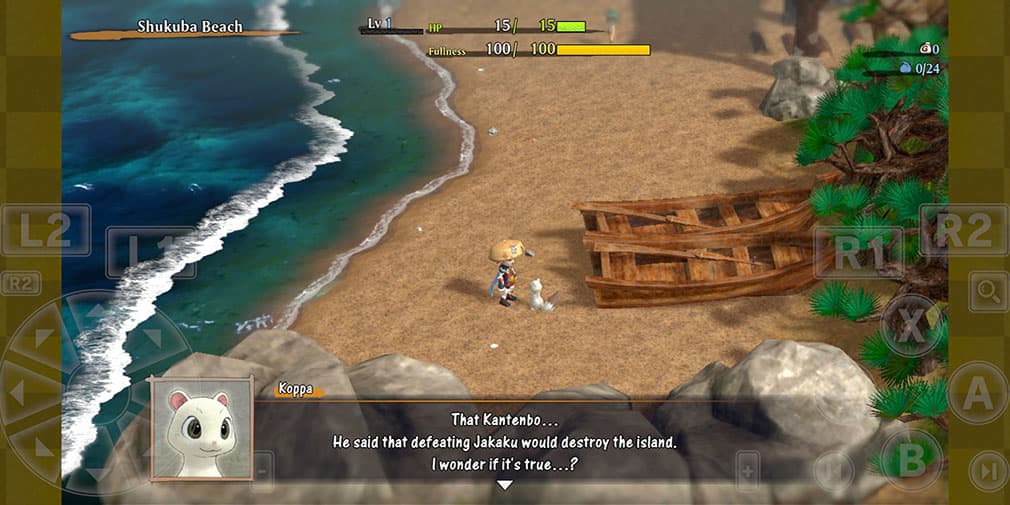Tap the L2 shoulder touch button
Image resolution: width=1010 pixels, height=505 pixels.
pyautogui.click(x=45, y=230)
